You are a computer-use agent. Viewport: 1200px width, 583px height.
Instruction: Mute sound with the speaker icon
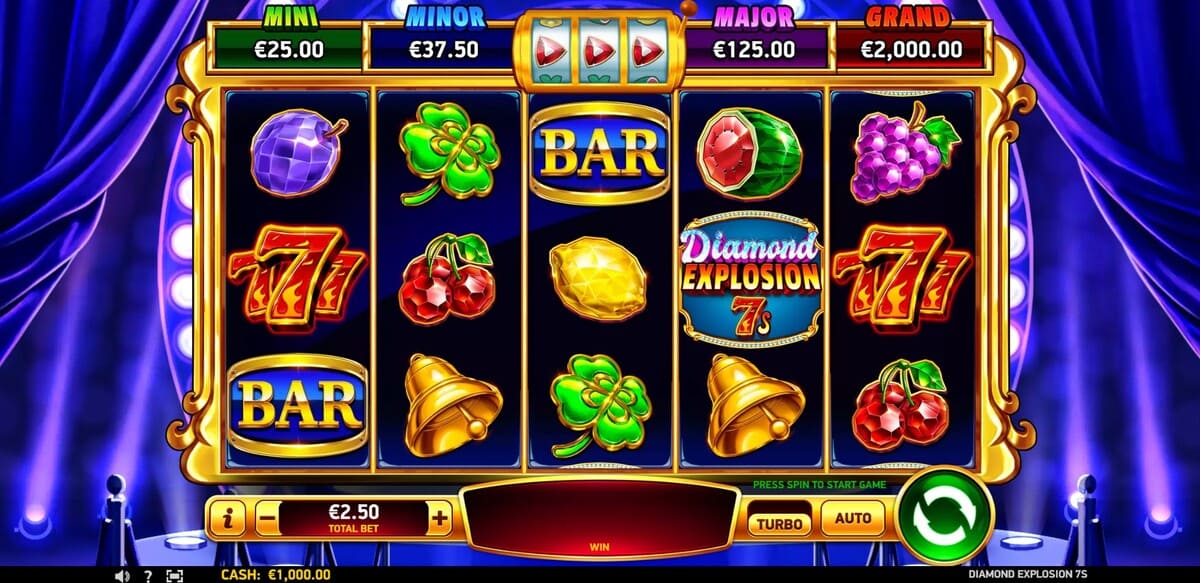coord(121,576)
